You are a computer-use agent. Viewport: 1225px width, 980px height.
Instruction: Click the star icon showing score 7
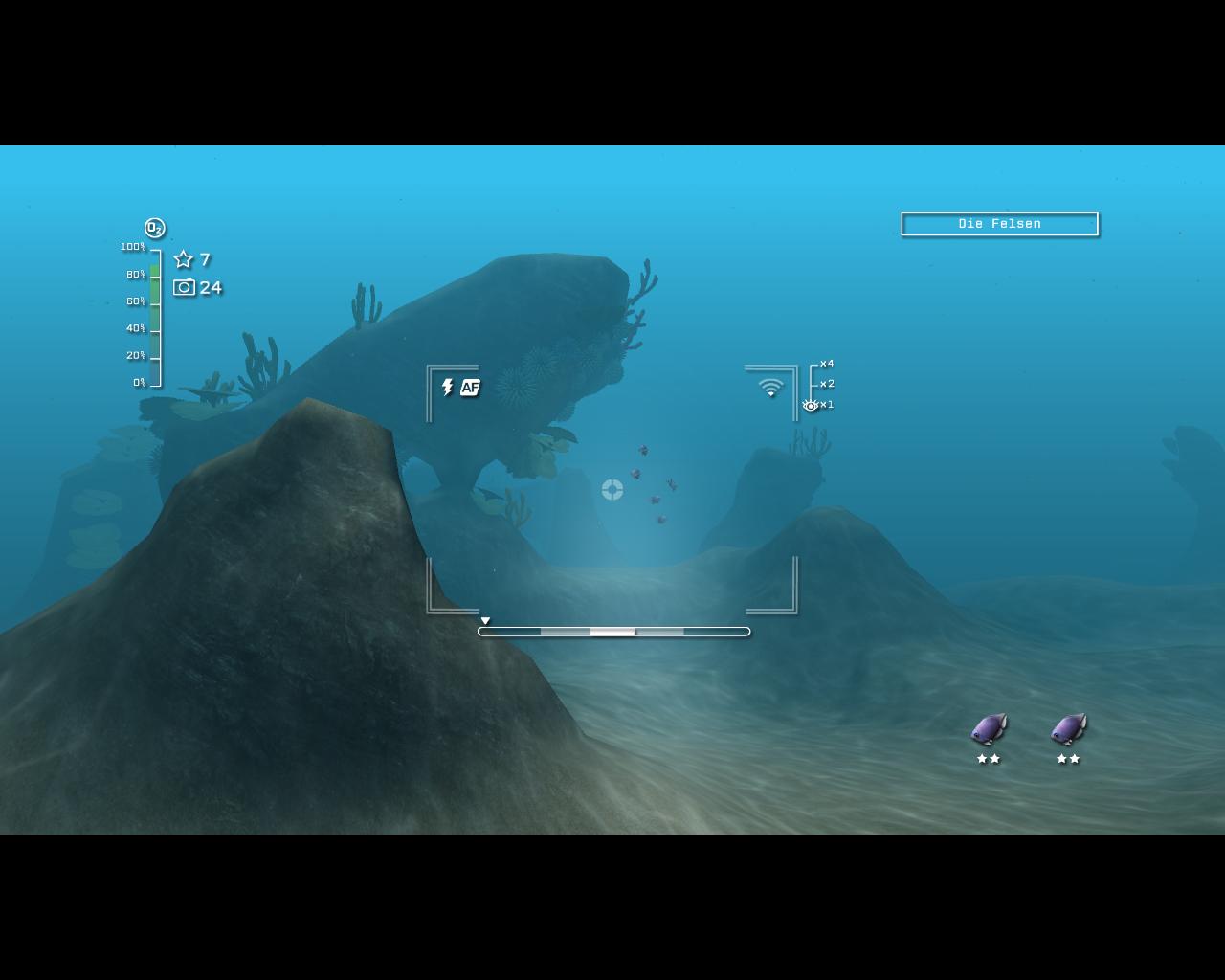[183, 259]
